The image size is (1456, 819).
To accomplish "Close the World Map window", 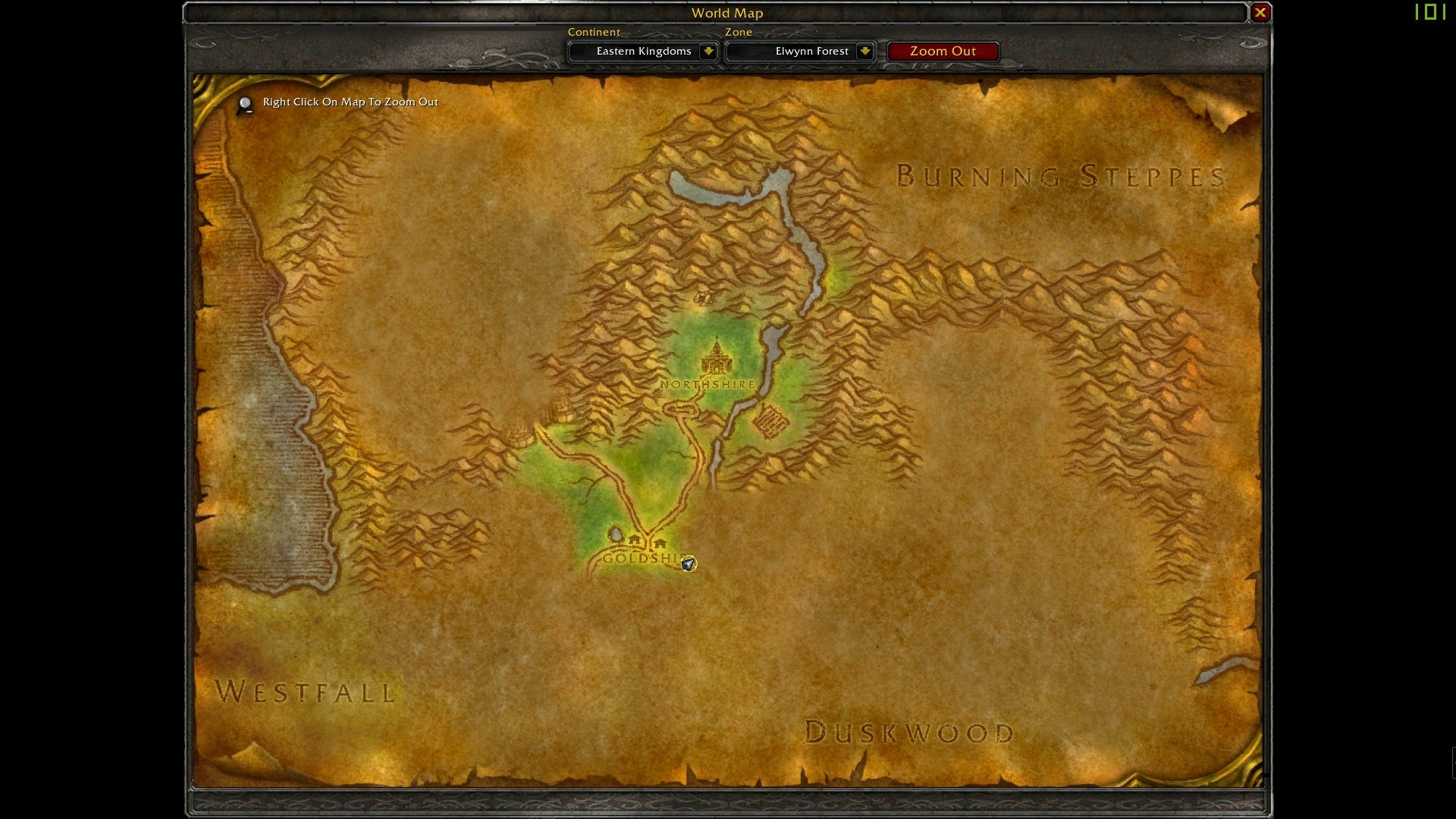I will [1260, 12].
